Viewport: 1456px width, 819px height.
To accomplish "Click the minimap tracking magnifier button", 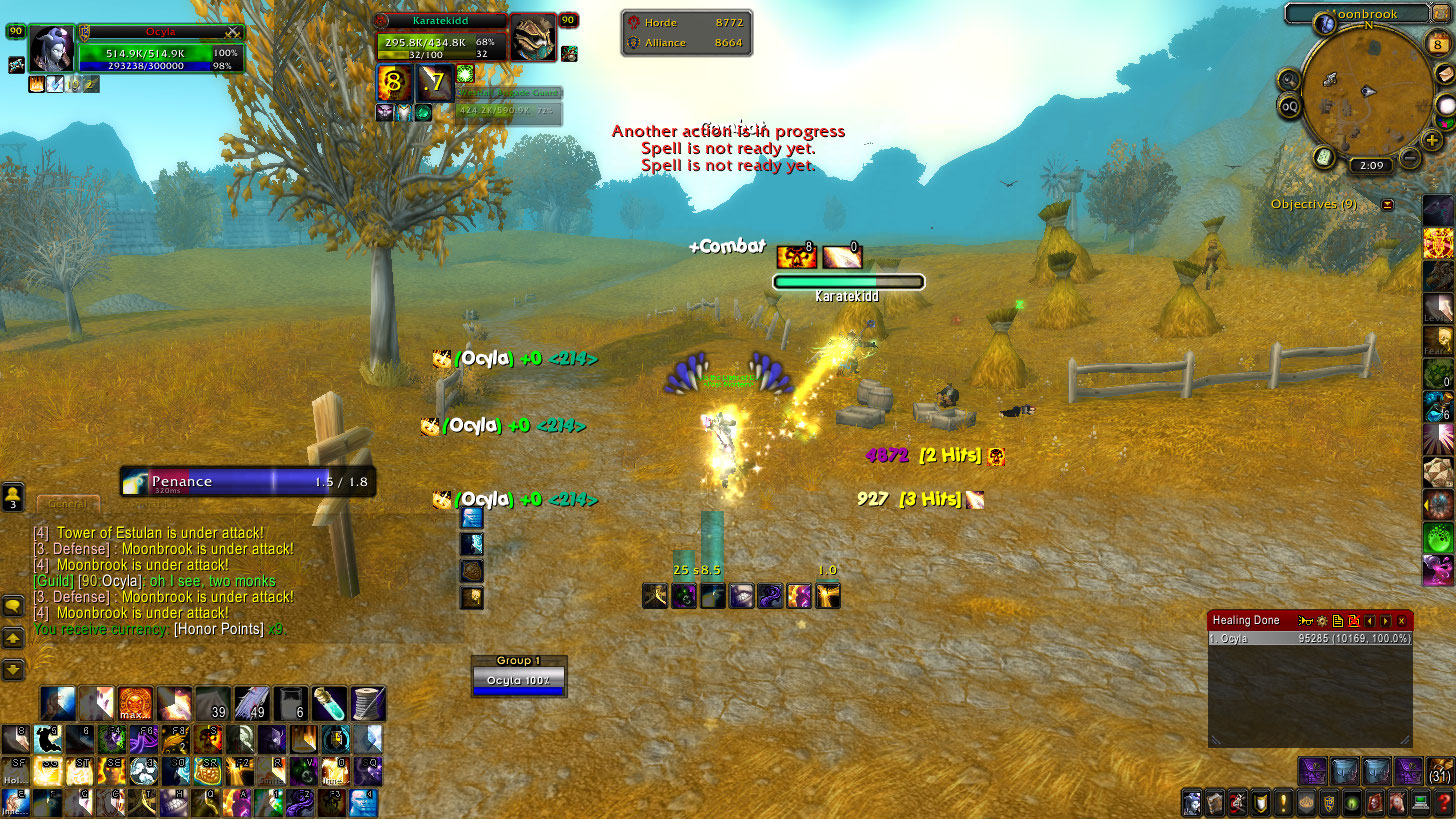I will [x=1289, y=80].
